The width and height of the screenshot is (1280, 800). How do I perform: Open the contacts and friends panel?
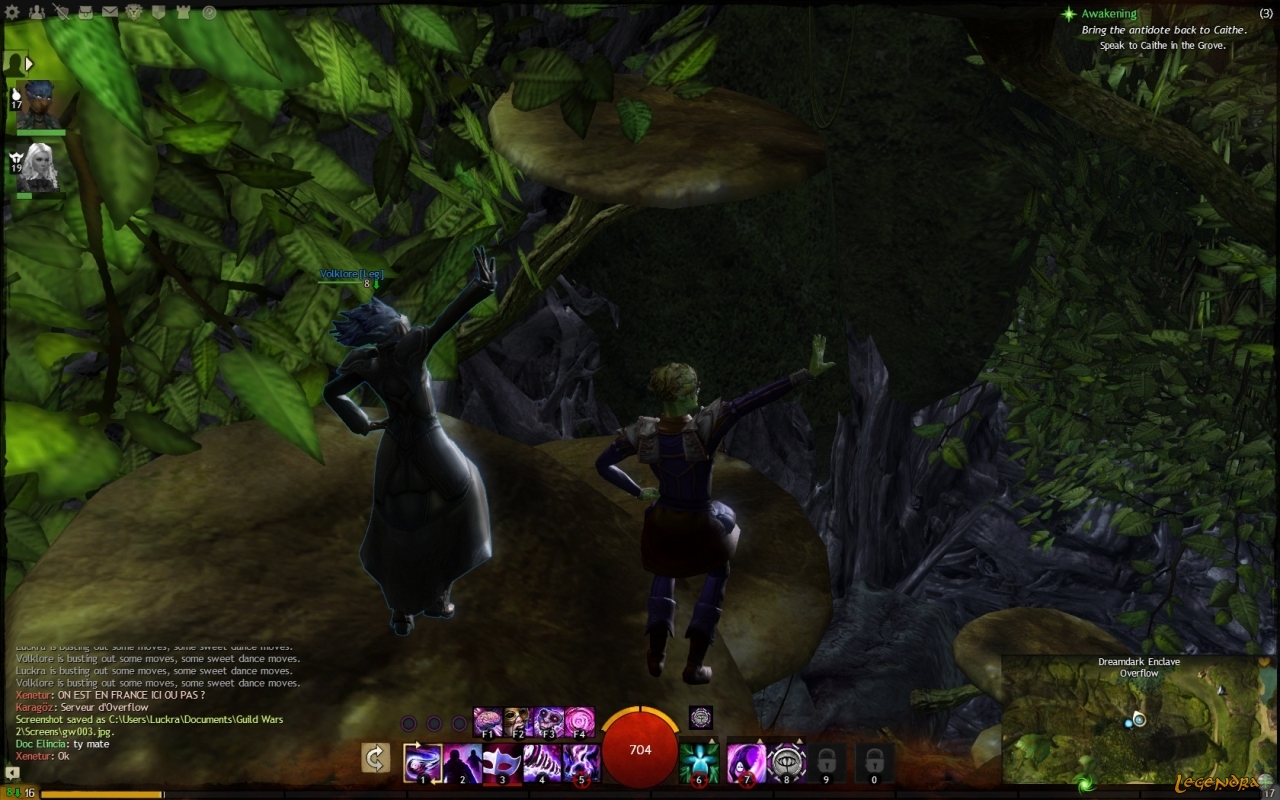point(37,13)
